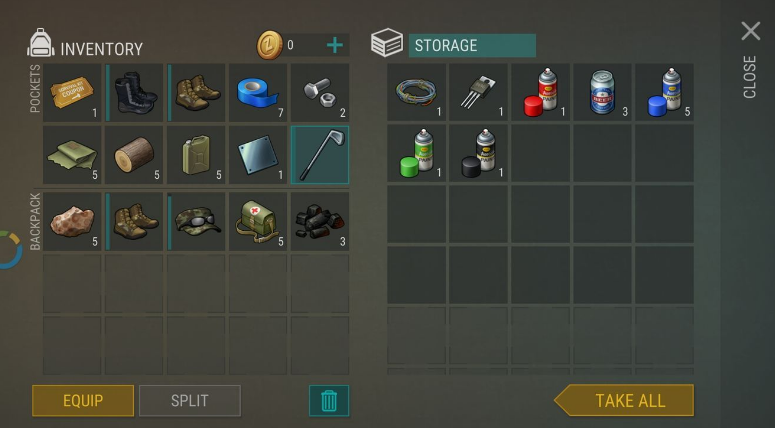This screenshot has width=775, height=428.
Task: Pick the blue duct tape roll
Action: tap(258, 93)
